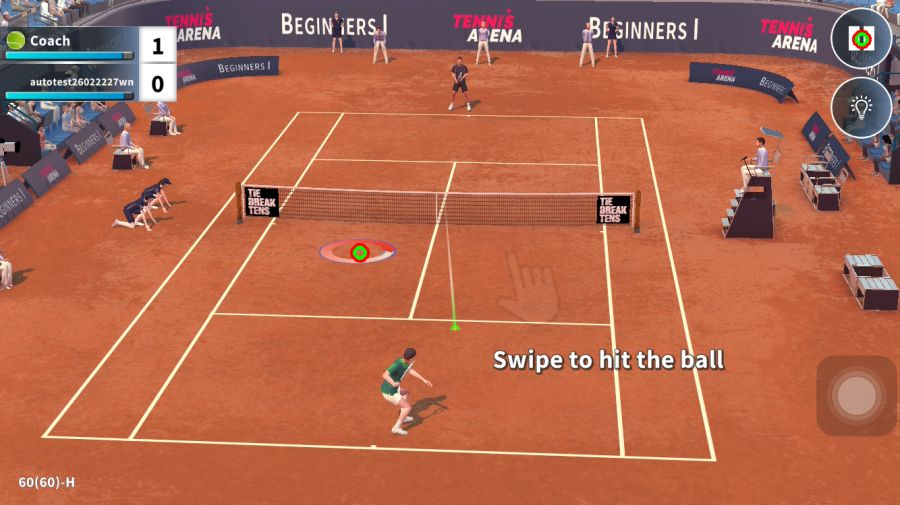Click the round button with the red-green target
The width and height of the screenshot is (900, 505).
pos(861,39)
